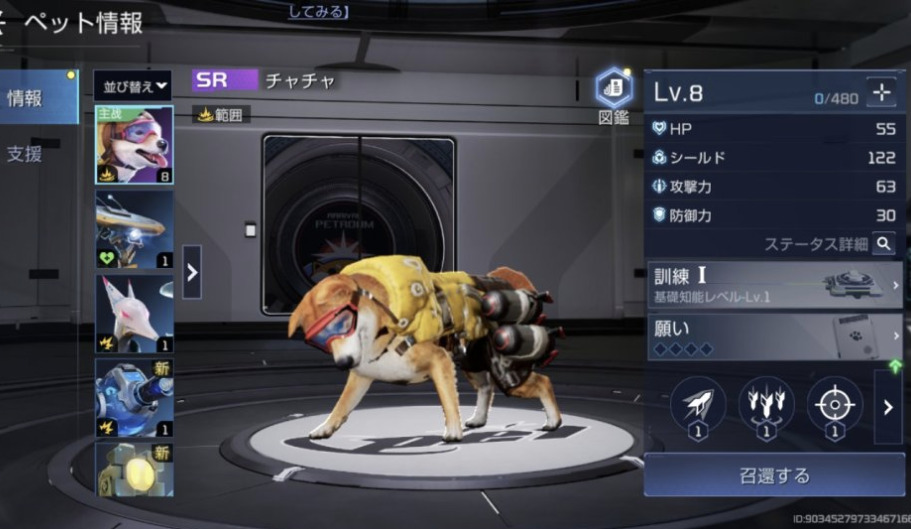
Task: Open the 図鑑 encyclopedia
Action: point(614,96)
